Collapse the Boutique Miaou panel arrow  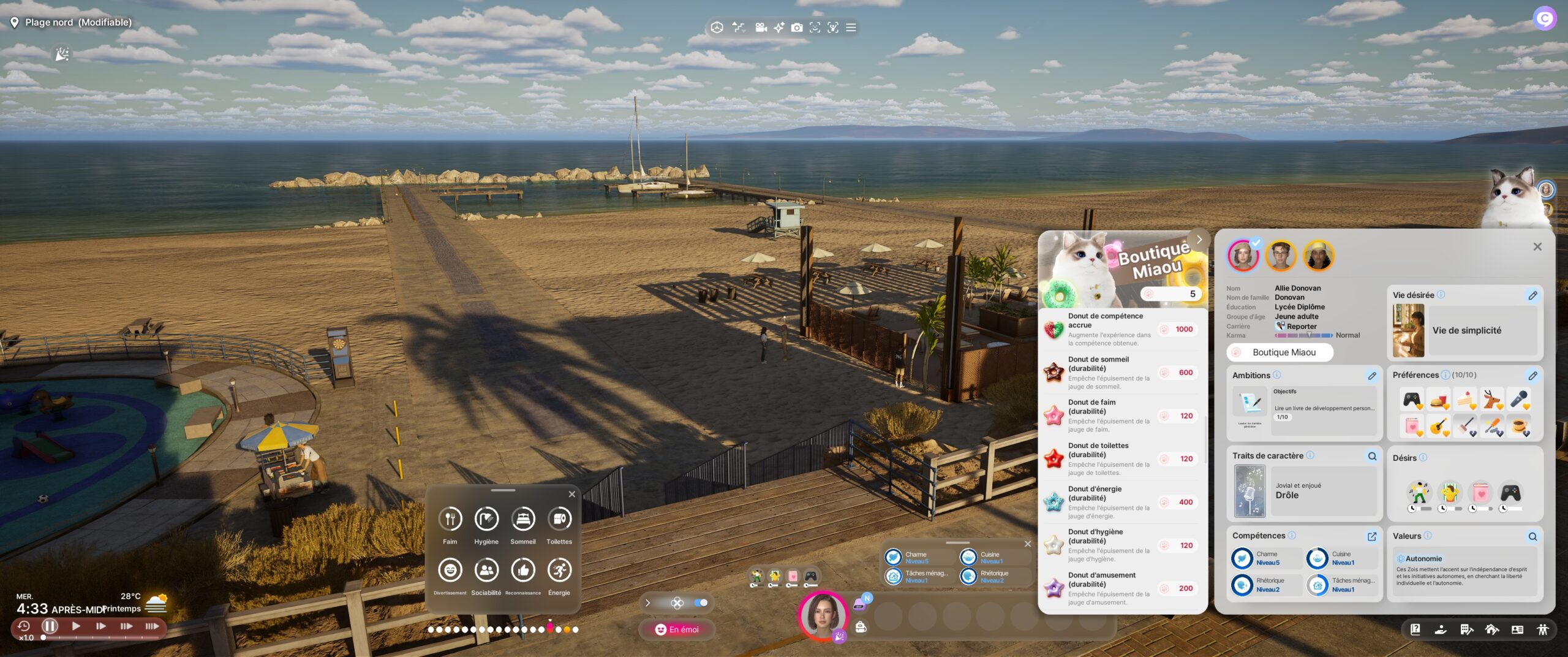tap(1199, 240)
